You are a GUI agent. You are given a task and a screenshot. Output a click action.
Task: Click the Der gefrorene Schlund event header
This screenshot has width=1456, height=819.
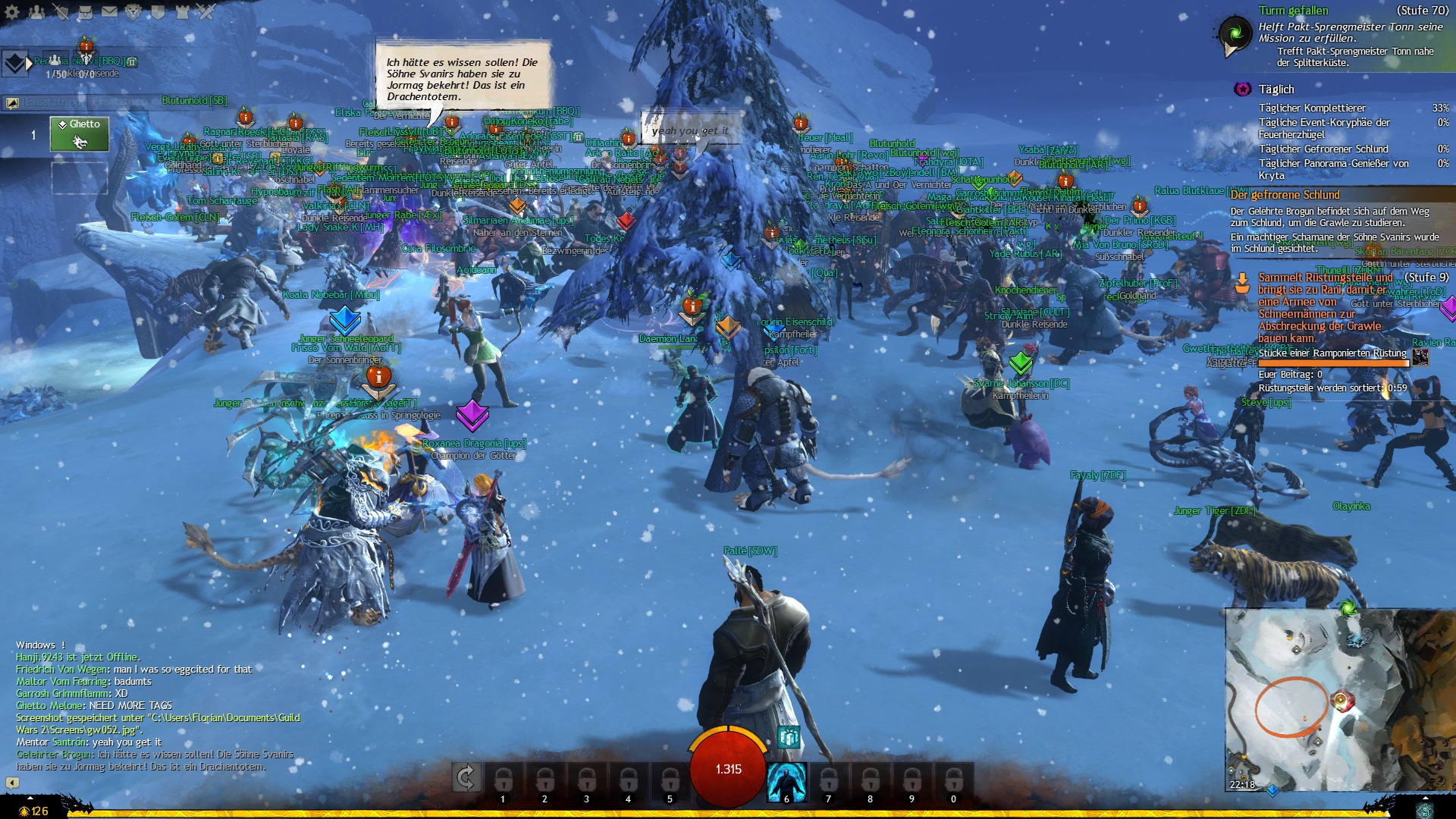coord(1285,195)
